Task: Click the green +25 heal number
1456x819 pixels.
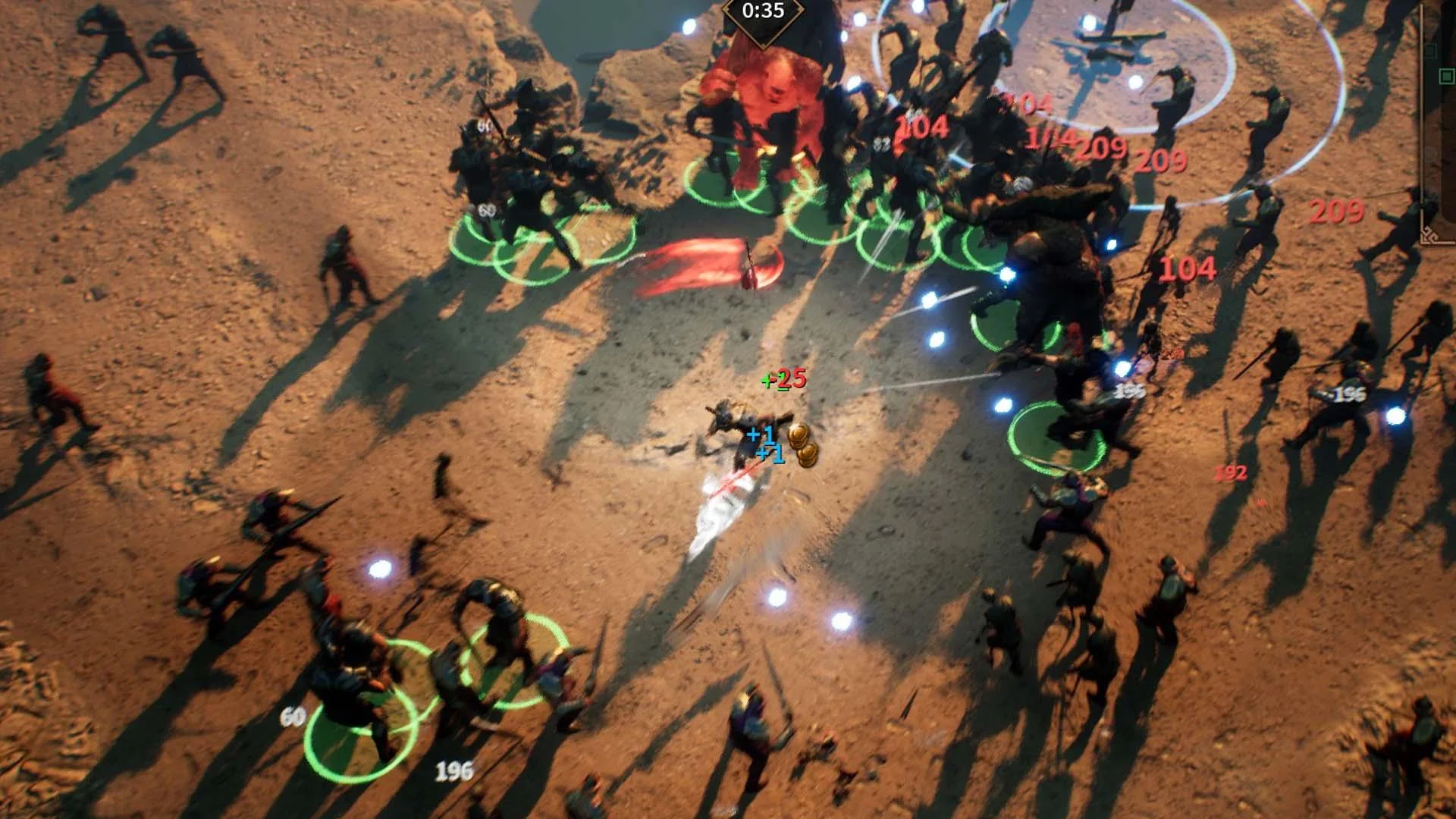Action: (779, 381)
